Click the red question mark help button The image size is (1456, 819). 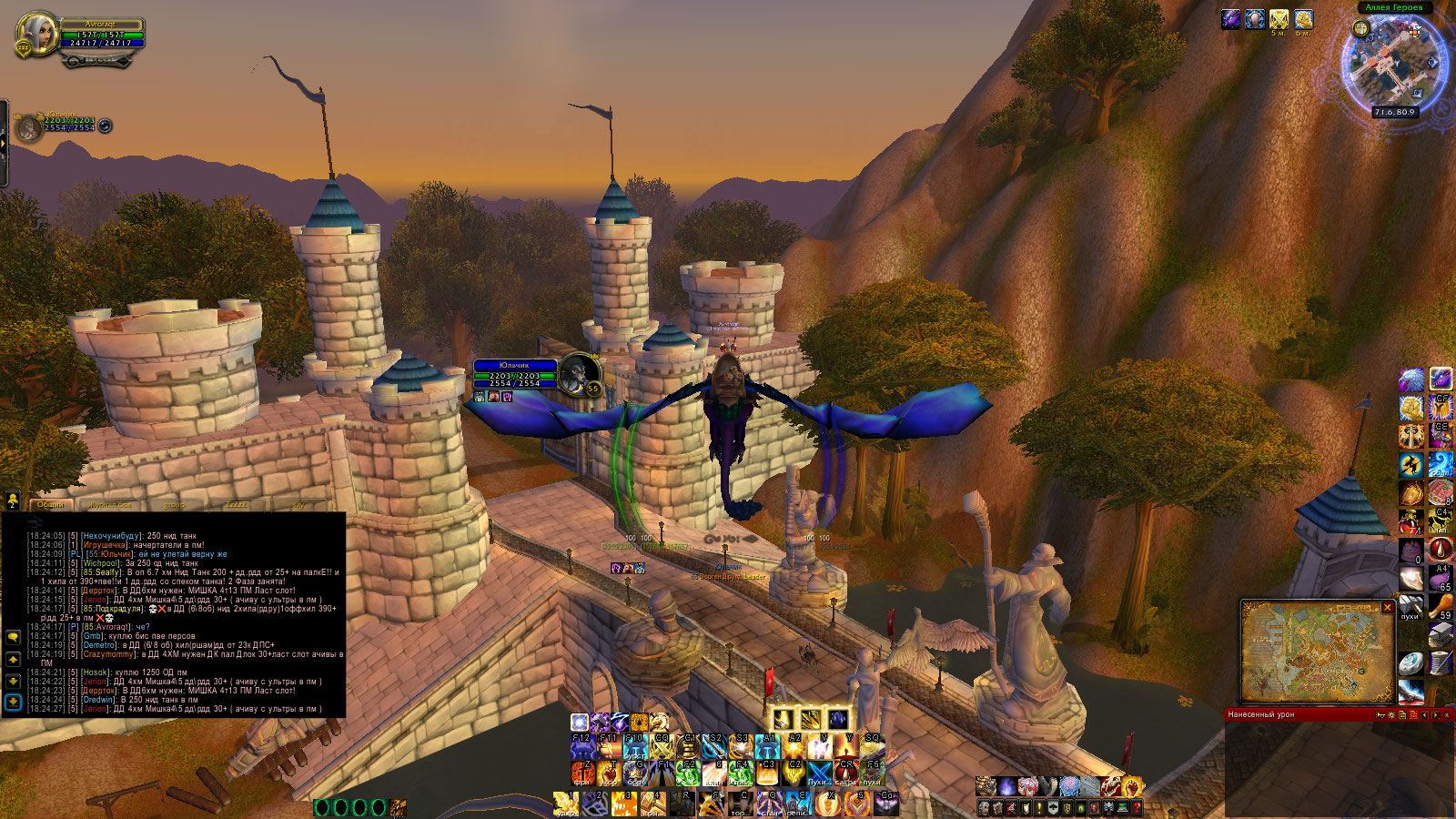tap(1137, 807)
